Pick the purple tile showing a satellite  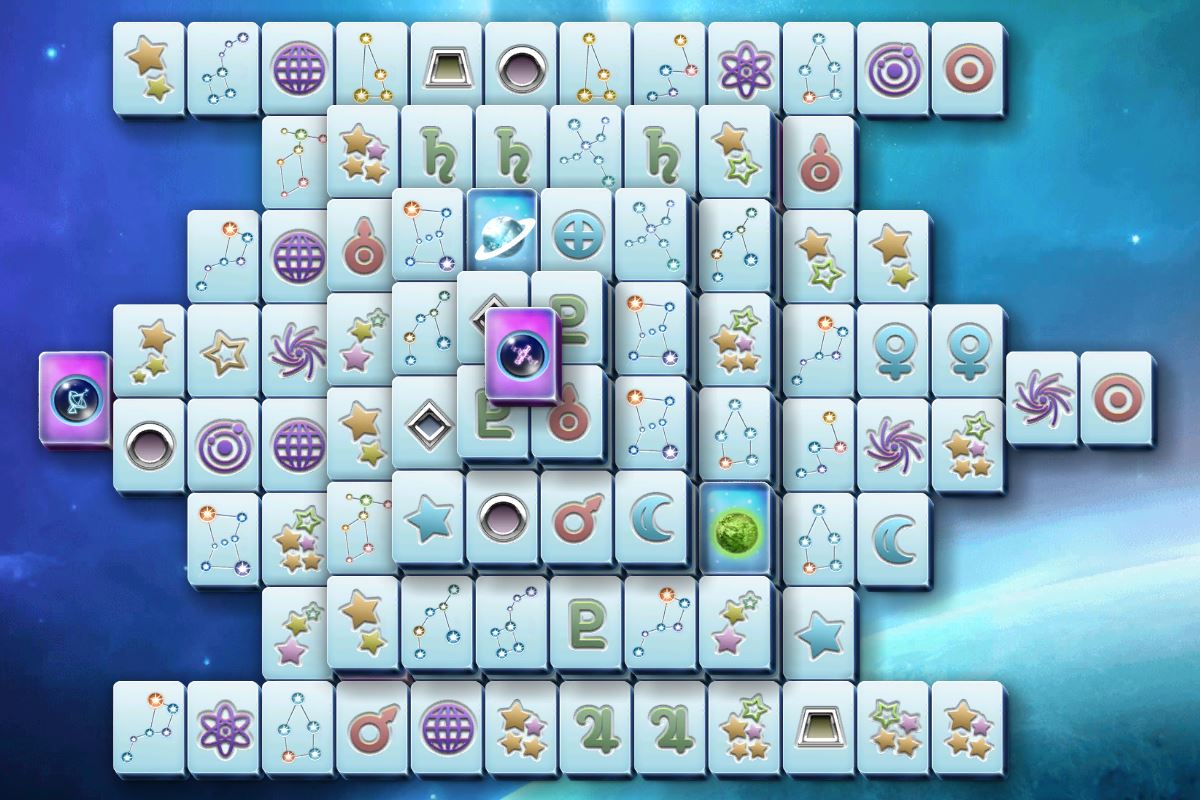tap(521, 354)
